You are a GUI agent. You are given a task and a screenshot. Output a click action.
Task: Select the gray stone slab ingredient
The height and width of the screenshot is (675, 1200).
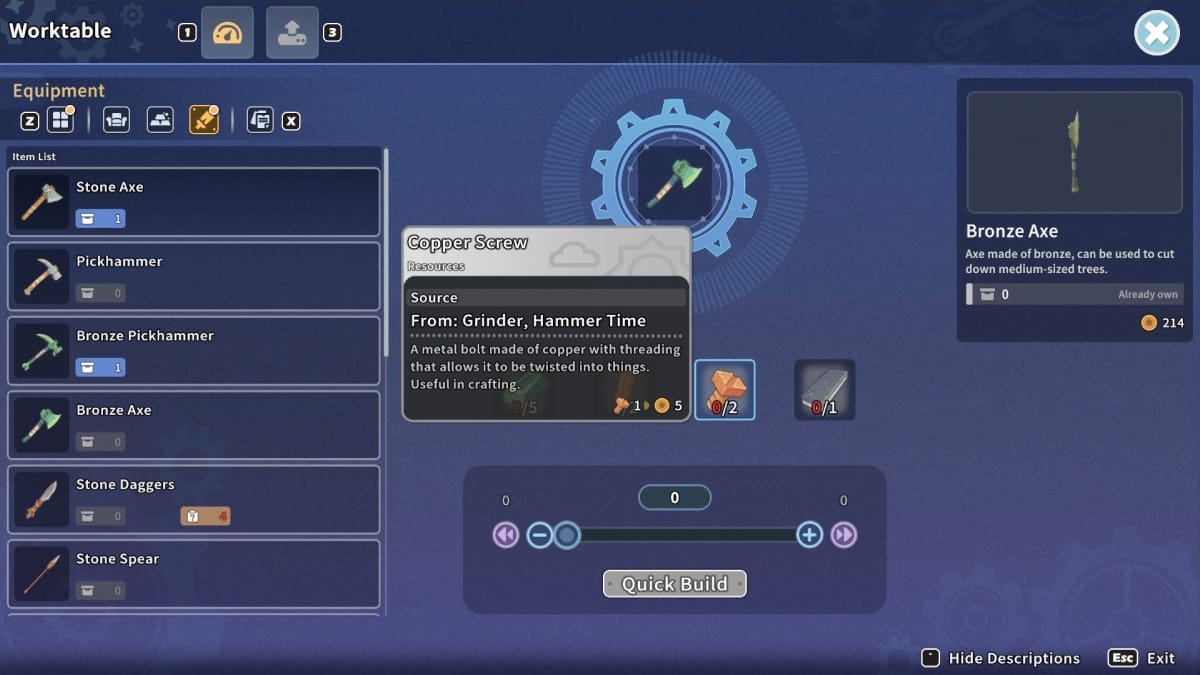point(825,389)
